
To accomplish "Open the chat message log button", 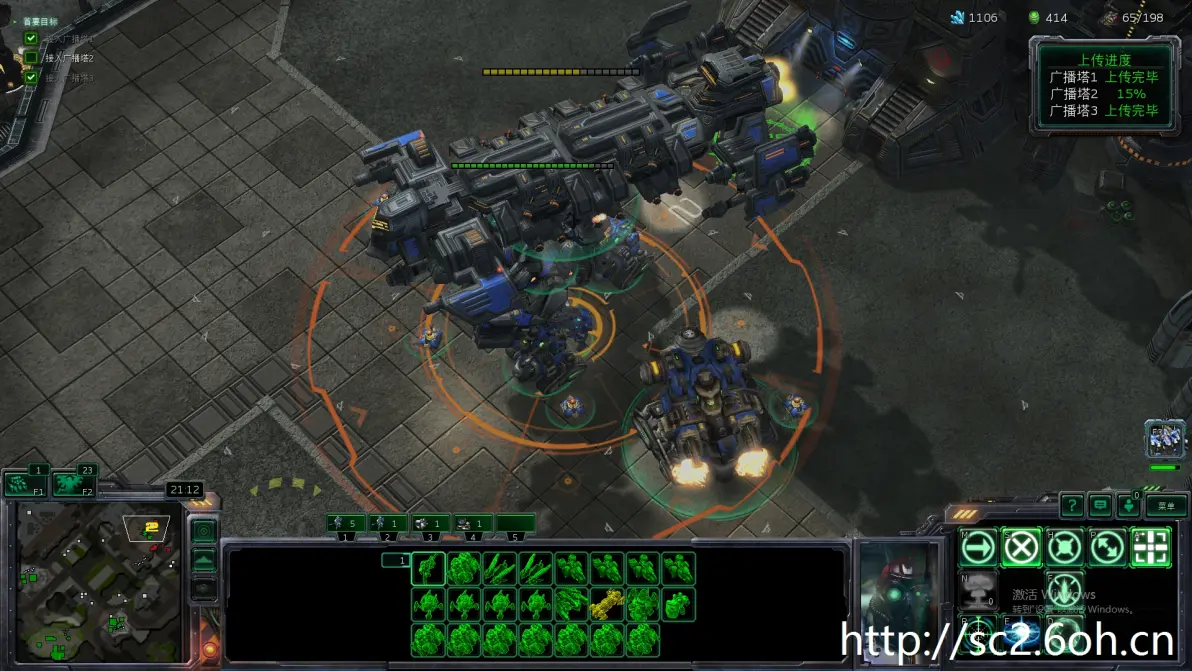I will point(1101,505).
